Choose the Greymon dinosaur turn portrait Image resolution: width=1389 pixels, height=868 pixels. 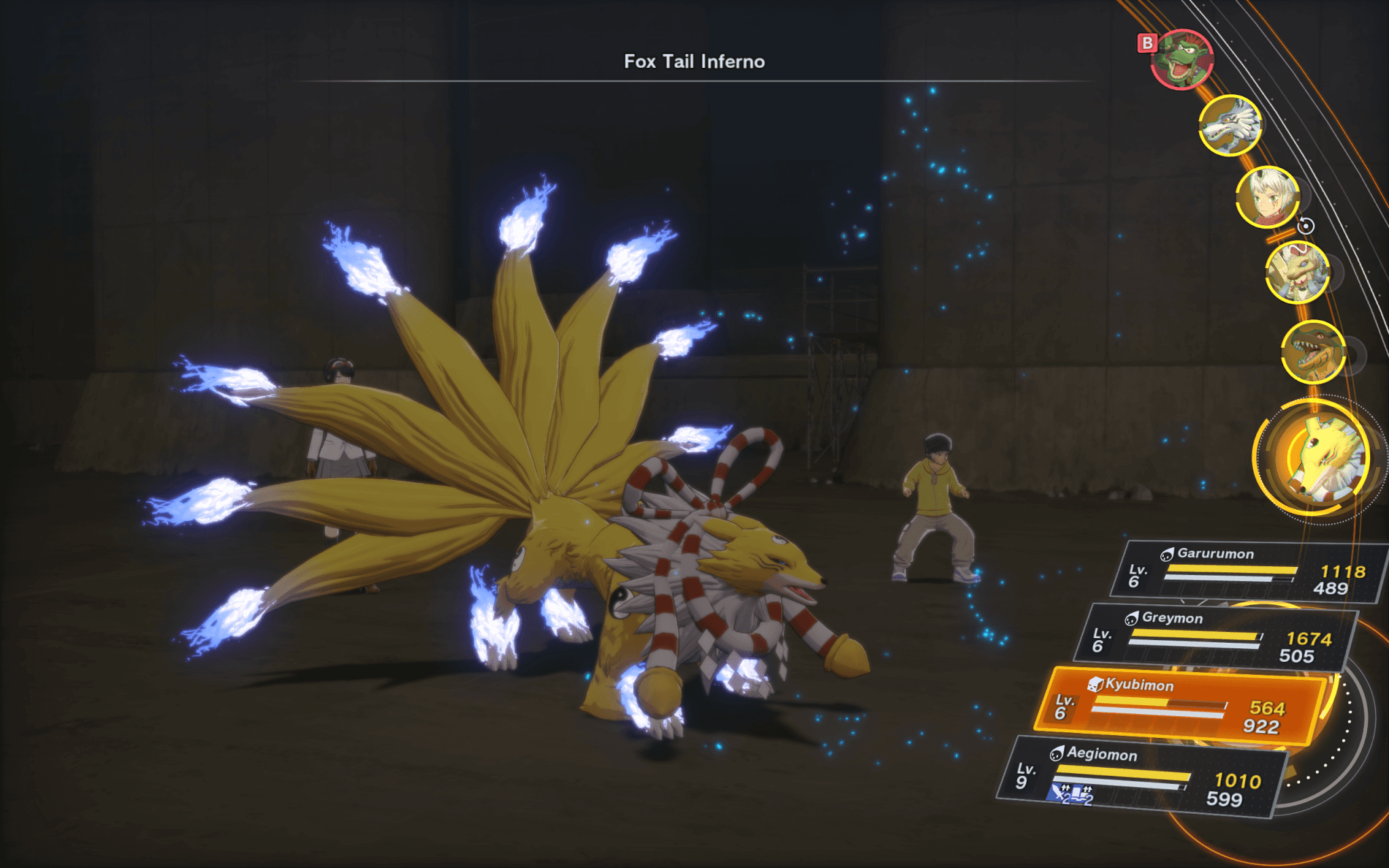1313,353
